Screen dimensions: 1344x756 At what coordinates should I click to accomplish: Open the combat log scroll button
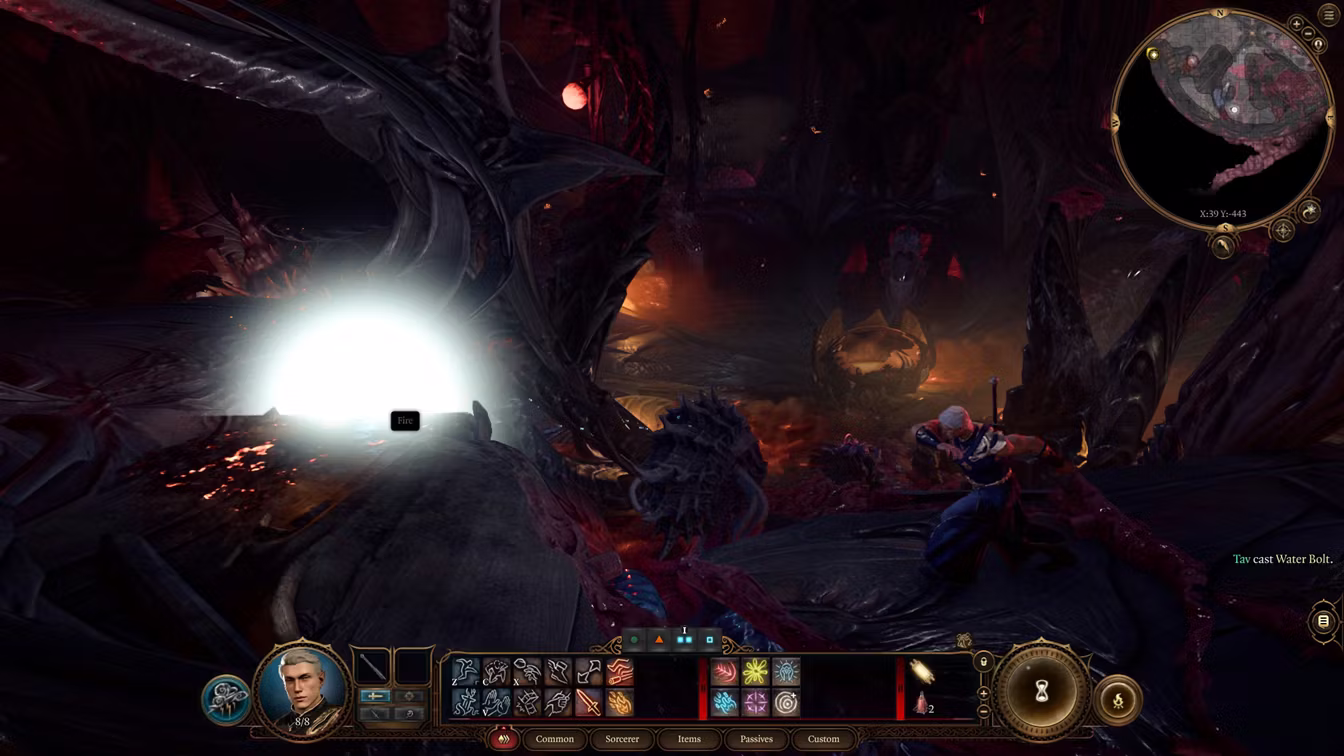[1323, 621]
